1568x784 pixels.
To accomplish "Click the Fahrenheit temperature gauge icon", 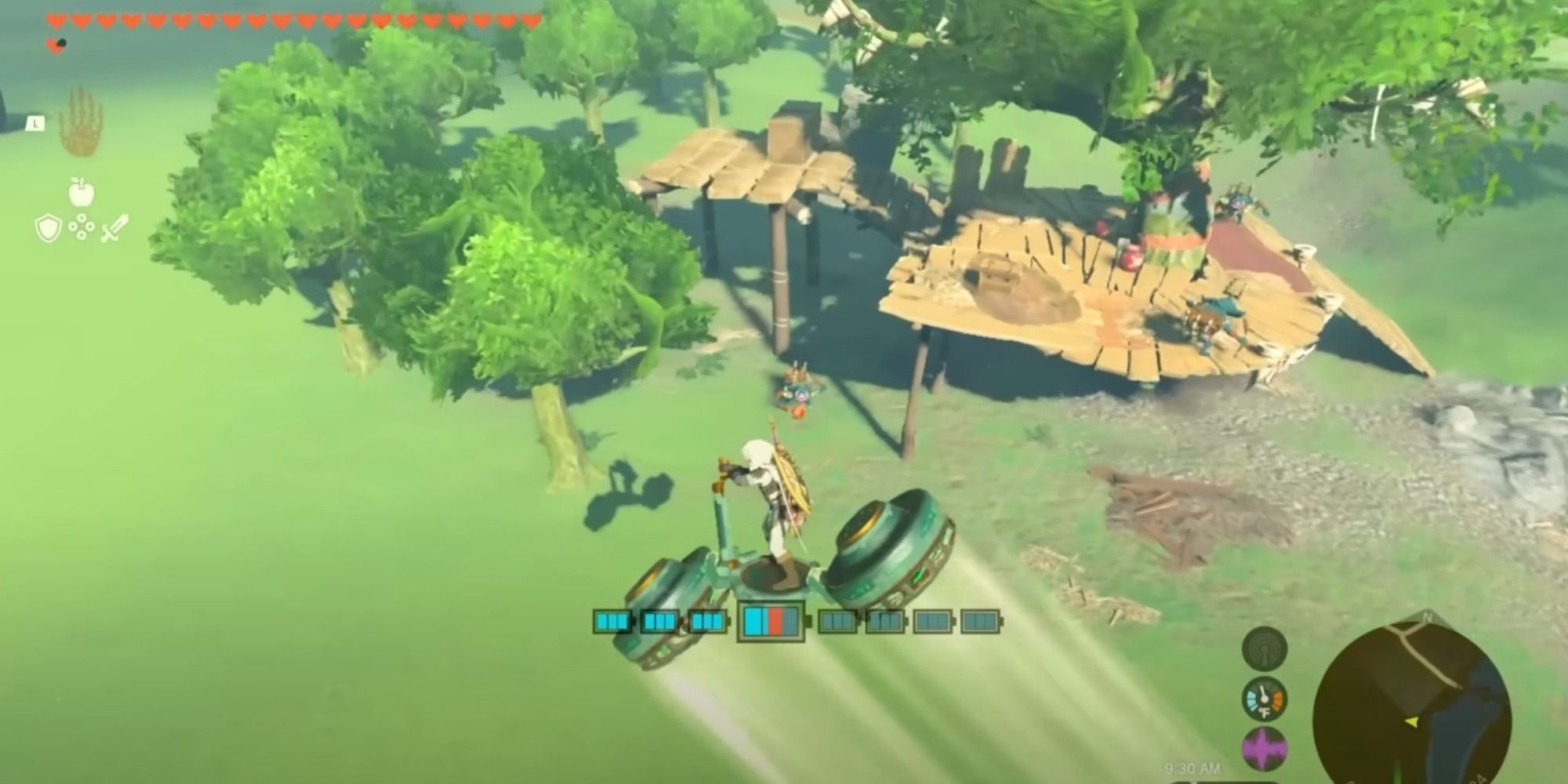I will 1265,699.
